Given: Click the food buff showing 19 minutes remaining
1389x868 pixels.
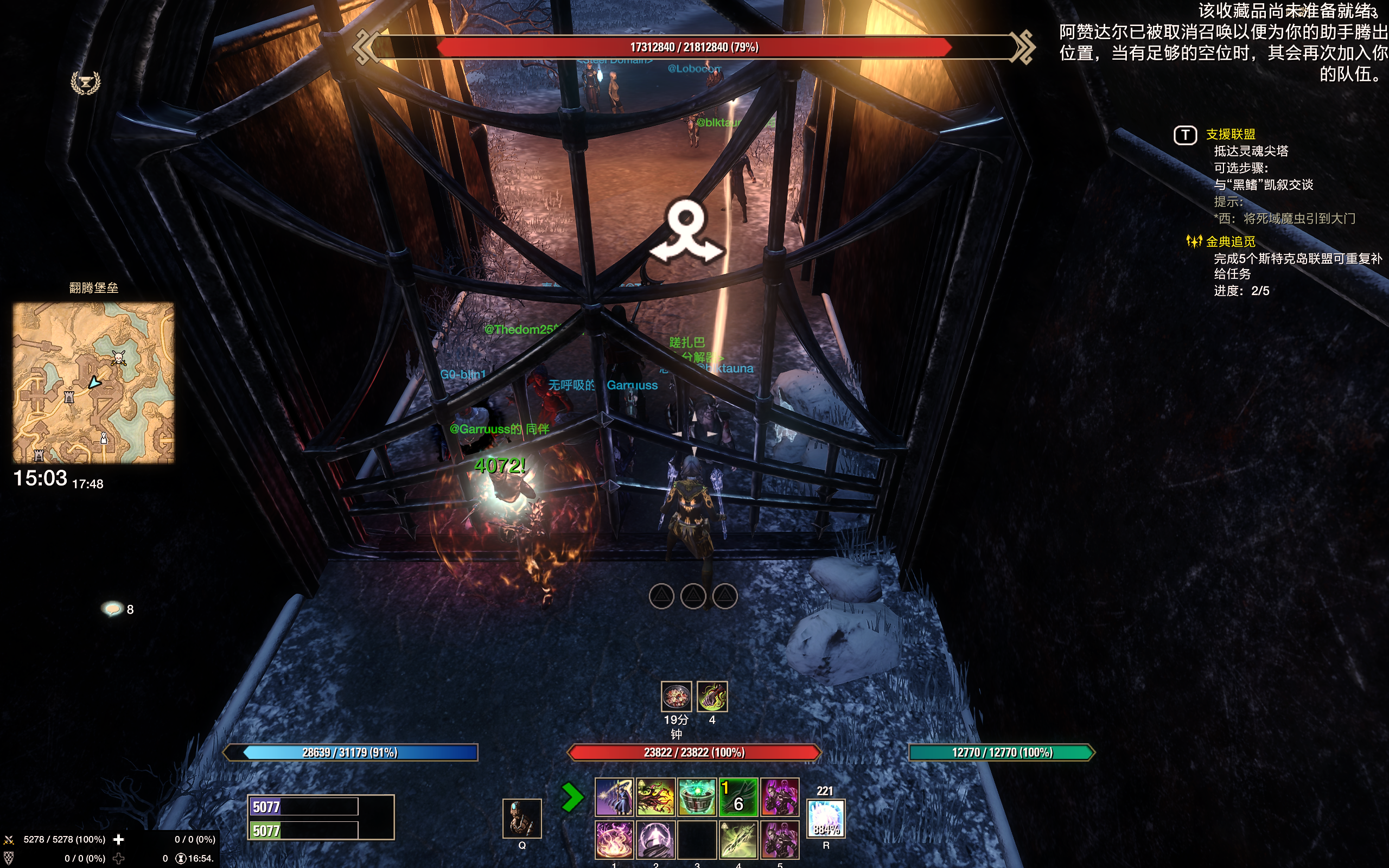Looking at the screenshot, I should click(676, 697).
